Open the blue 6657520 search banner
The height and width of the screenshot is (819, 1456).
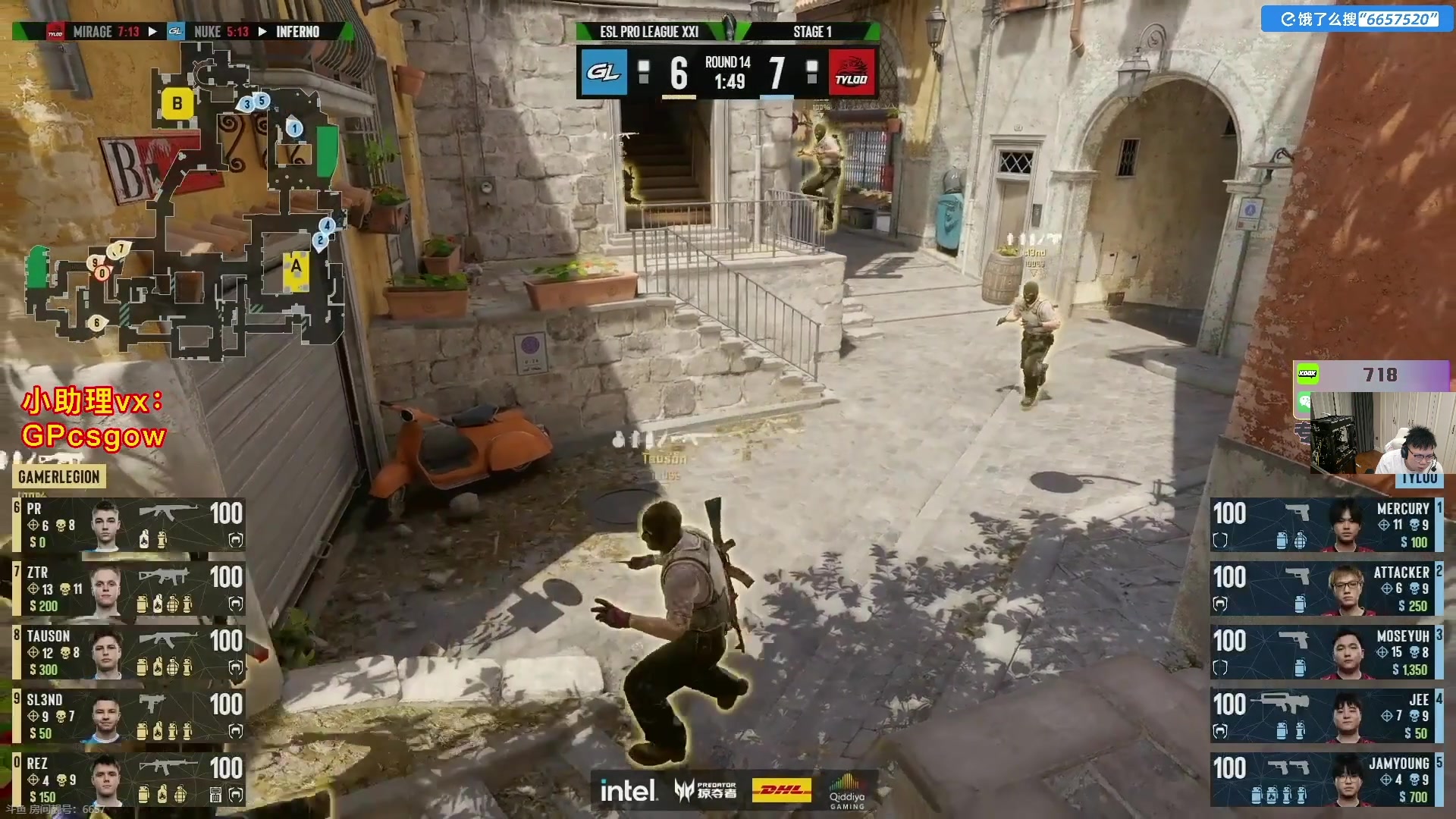pos(1357,19)
